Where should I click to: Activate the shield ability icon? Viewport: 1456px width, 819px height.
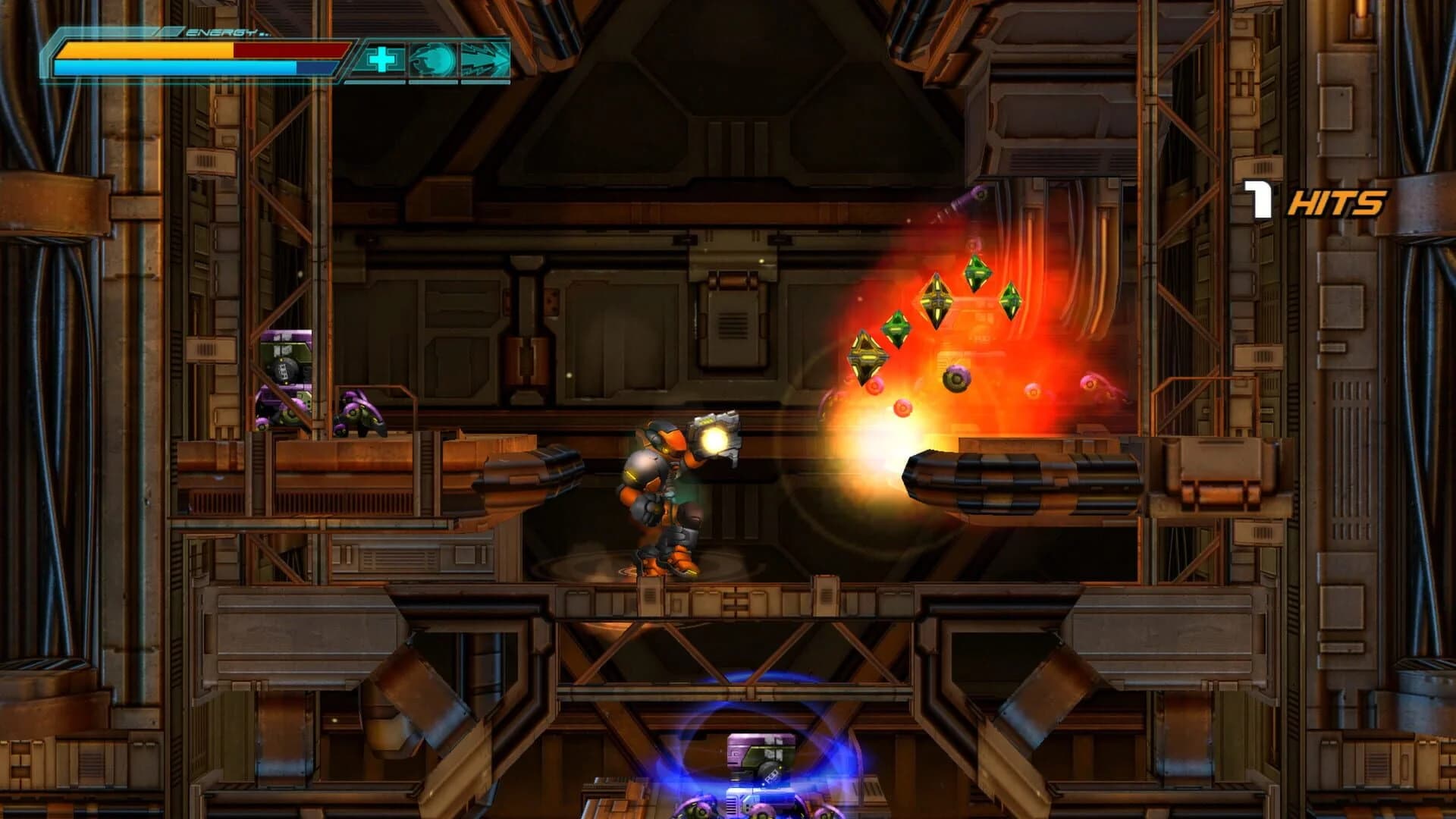pos(432,58)
